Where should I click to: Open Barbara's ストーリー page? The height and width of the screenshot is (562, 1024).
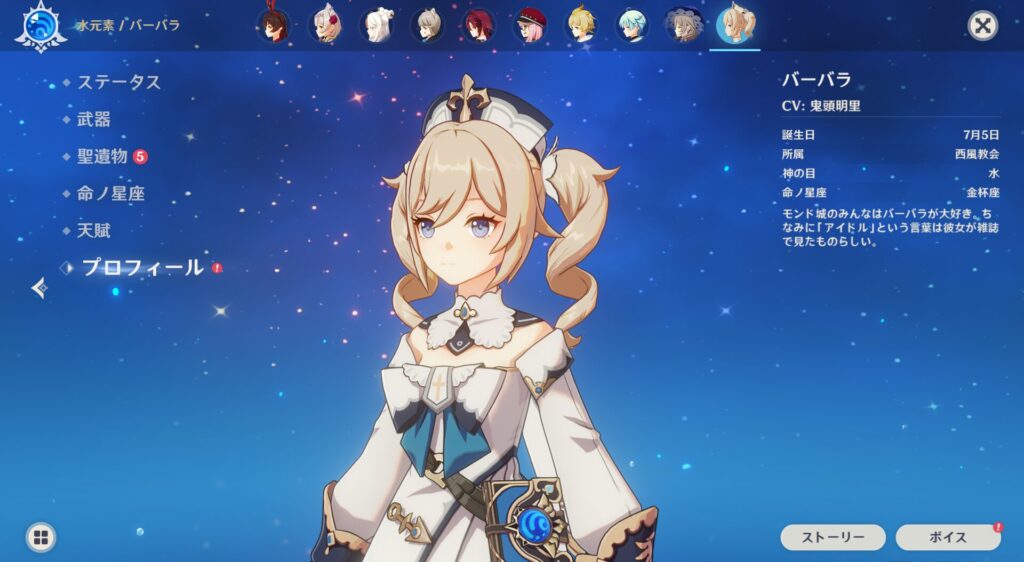pyautogui.click(x=832, y=537)
